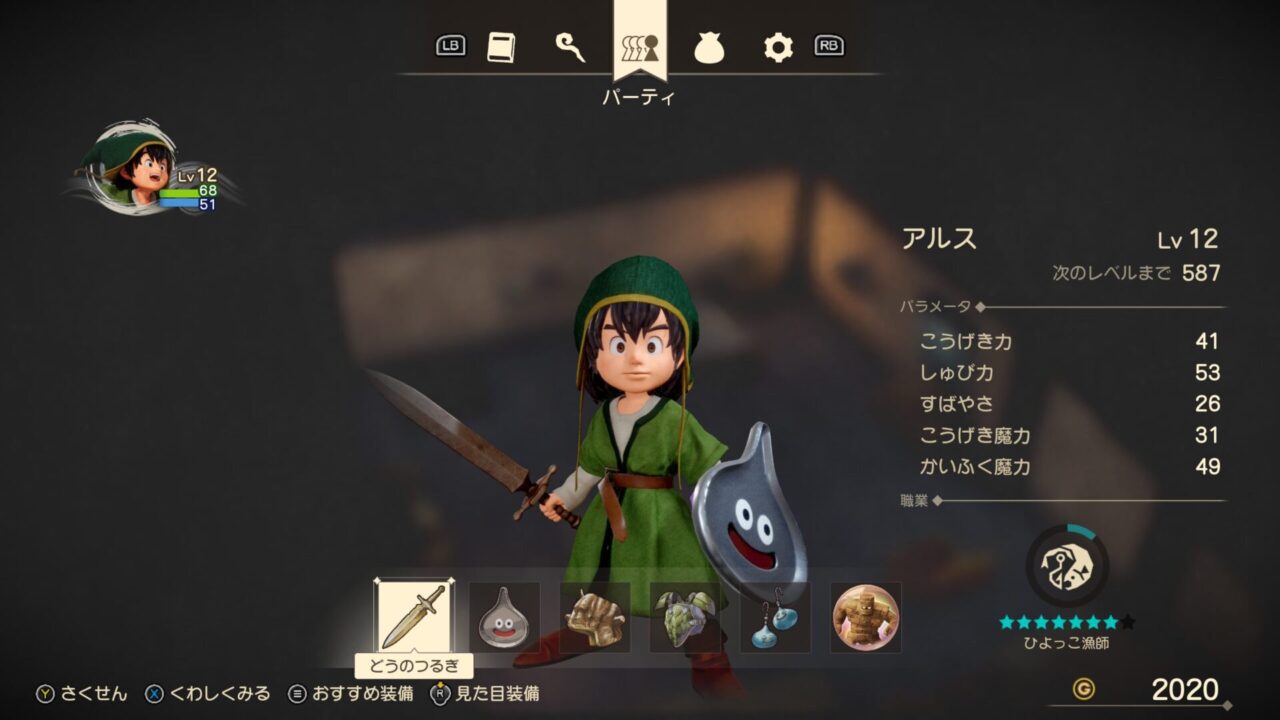Switch to the magic staff tab
The width and height of the screenshot is (1280, 720).
570,47
